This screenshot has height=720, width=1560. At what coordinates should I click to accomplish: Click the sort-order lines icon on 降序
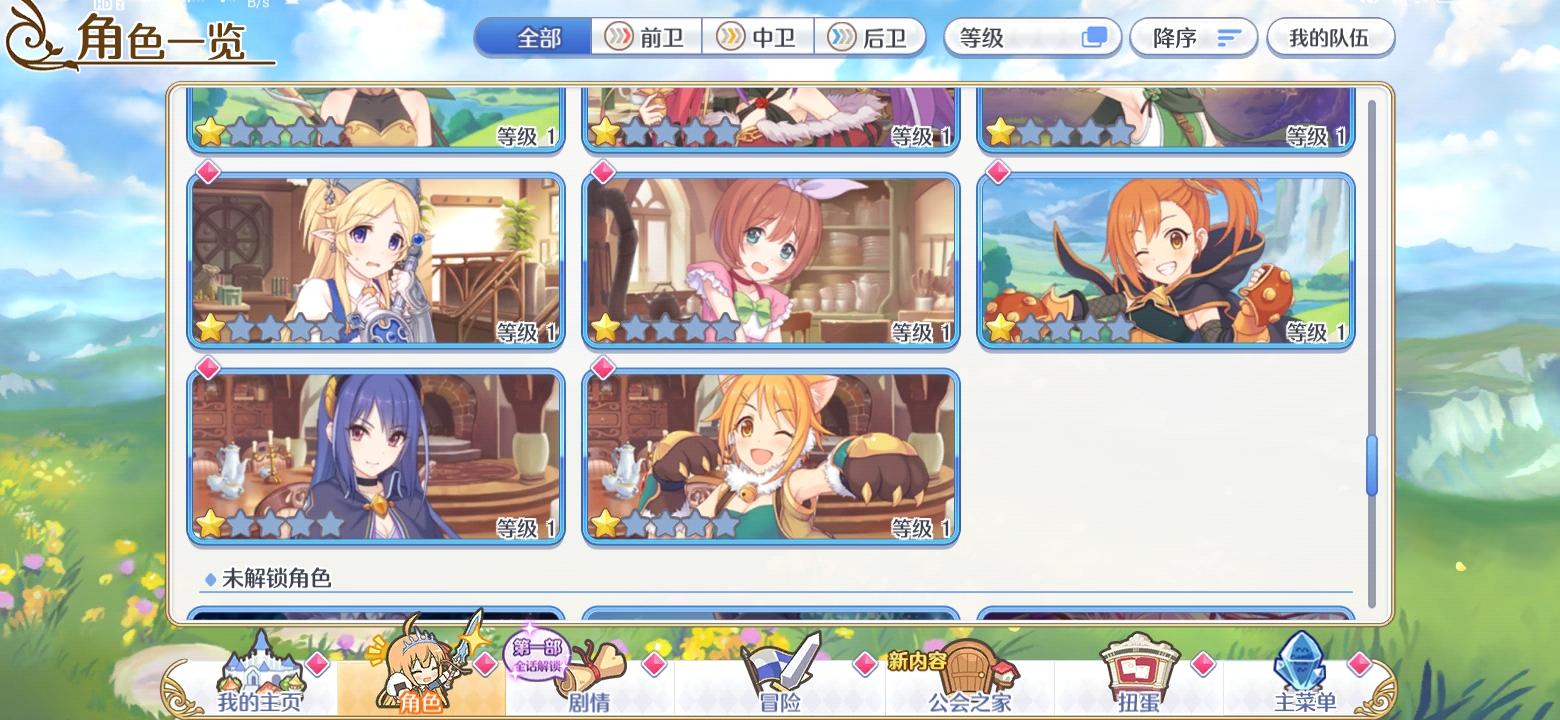pyautogui.click(x=1227, y=36)
